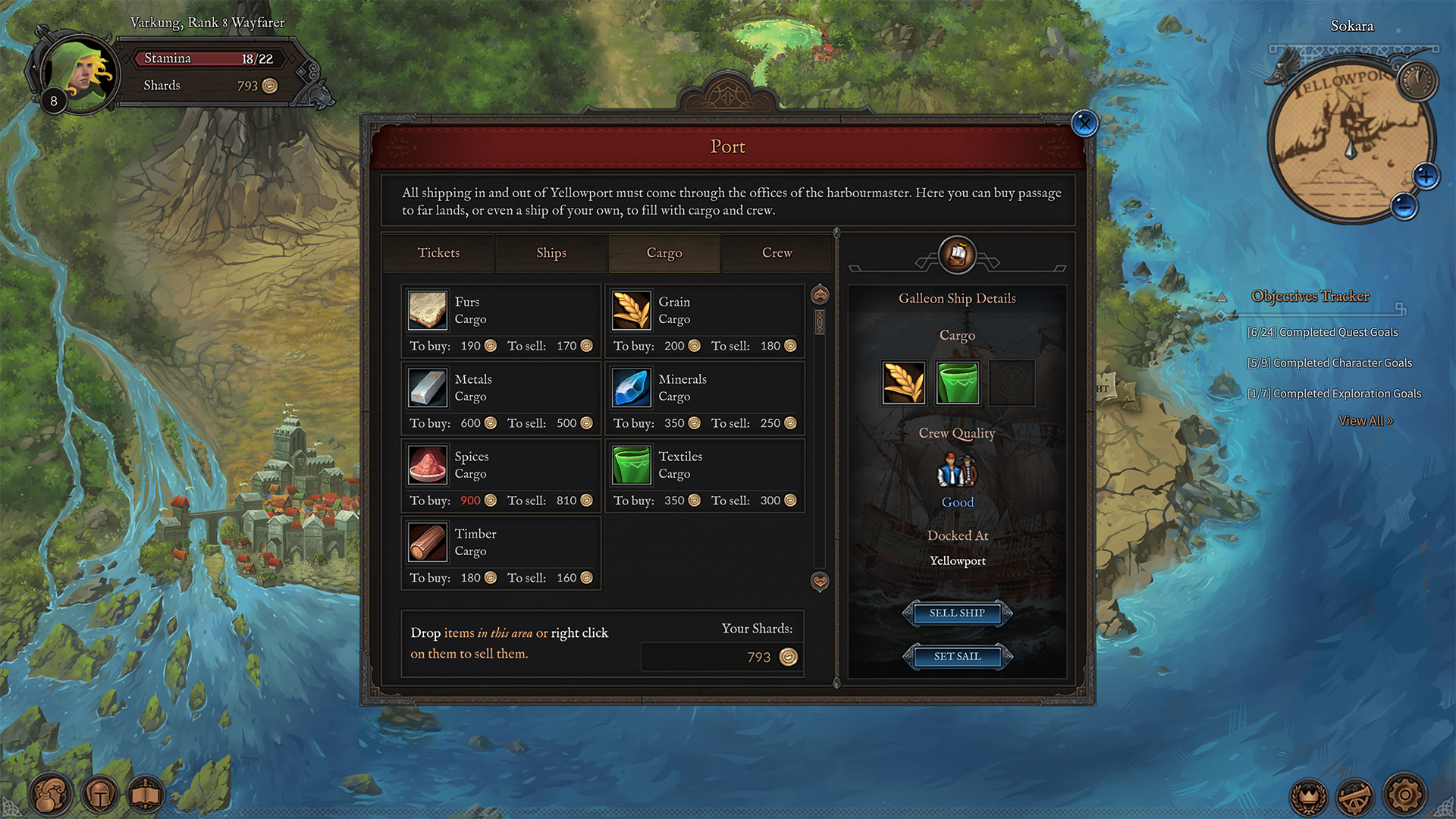This screenshot has width=1456, height=819.
Task: Open the helmet equipment icon
Action: 99,795
